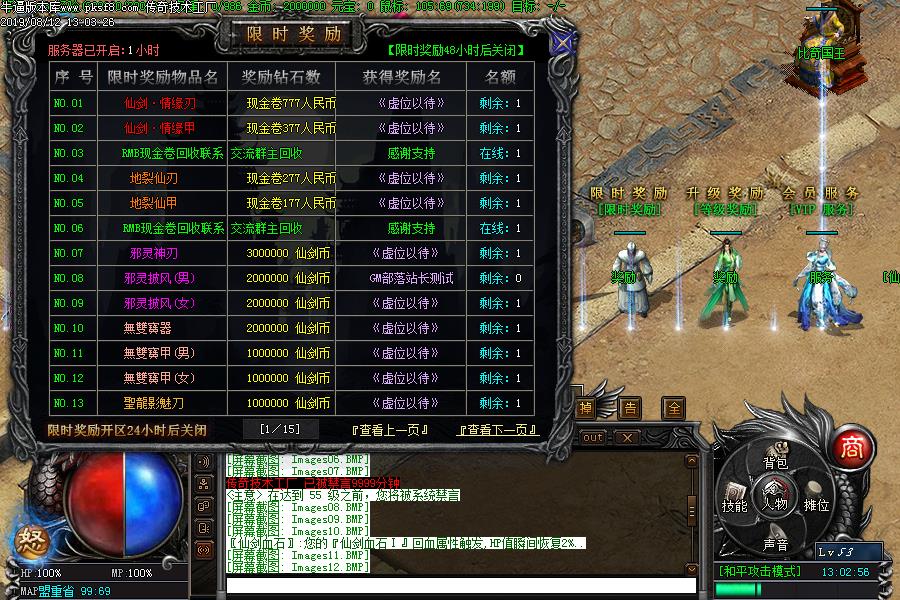Focus the chat input box
This screenshot has height=600, width=900.
pos(460,584)
